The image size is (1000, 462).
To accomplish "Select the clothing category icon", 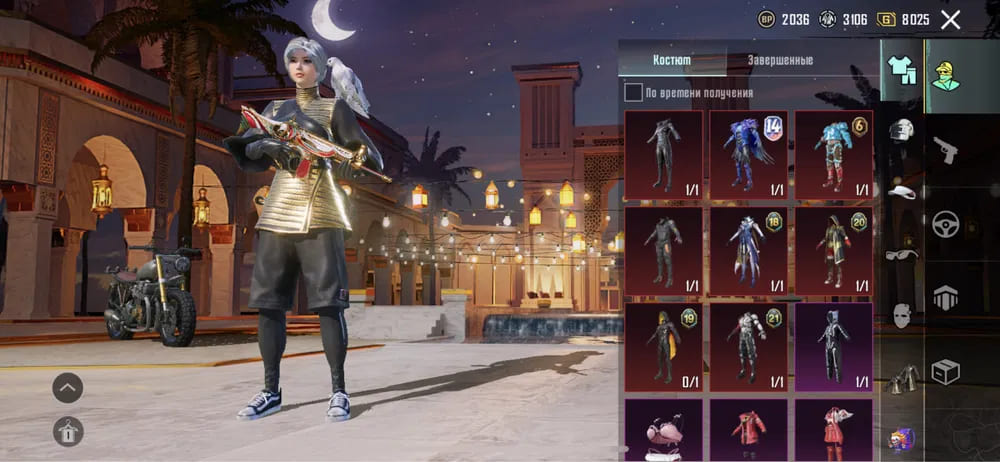I will 902,69.
